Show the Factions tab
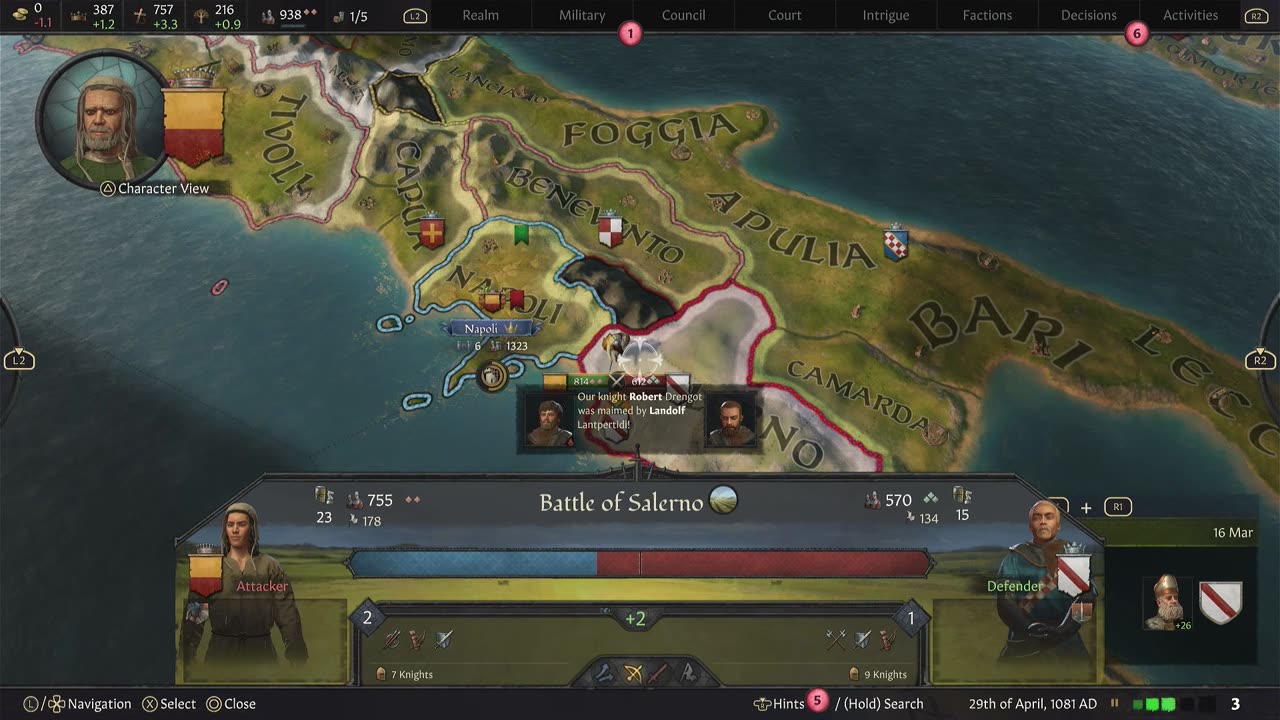This screenshot has height=720, width=1280. tap(987, 15)
